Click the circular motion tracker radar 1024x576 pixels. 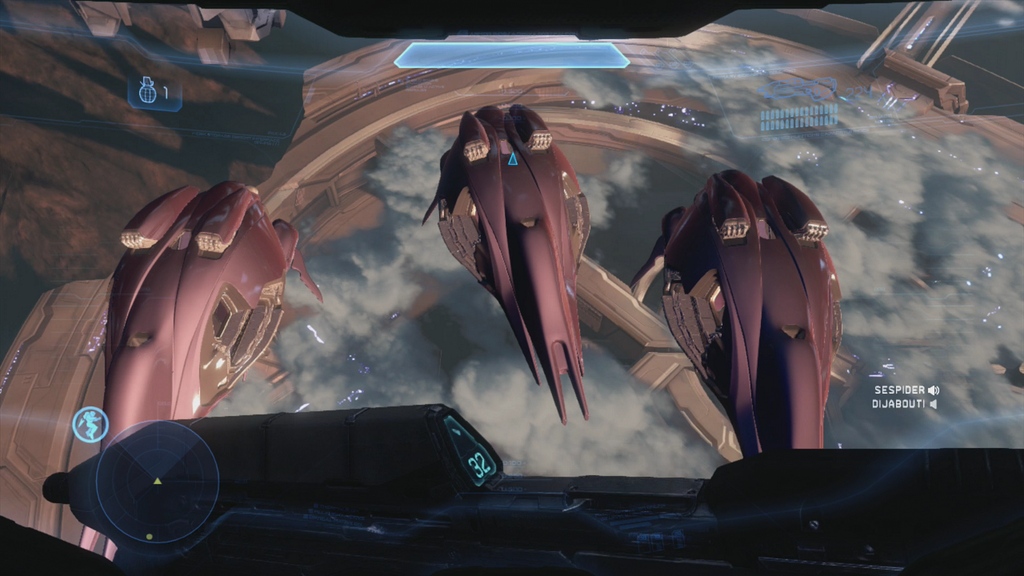pyautogui.click(x=157, y=482)
